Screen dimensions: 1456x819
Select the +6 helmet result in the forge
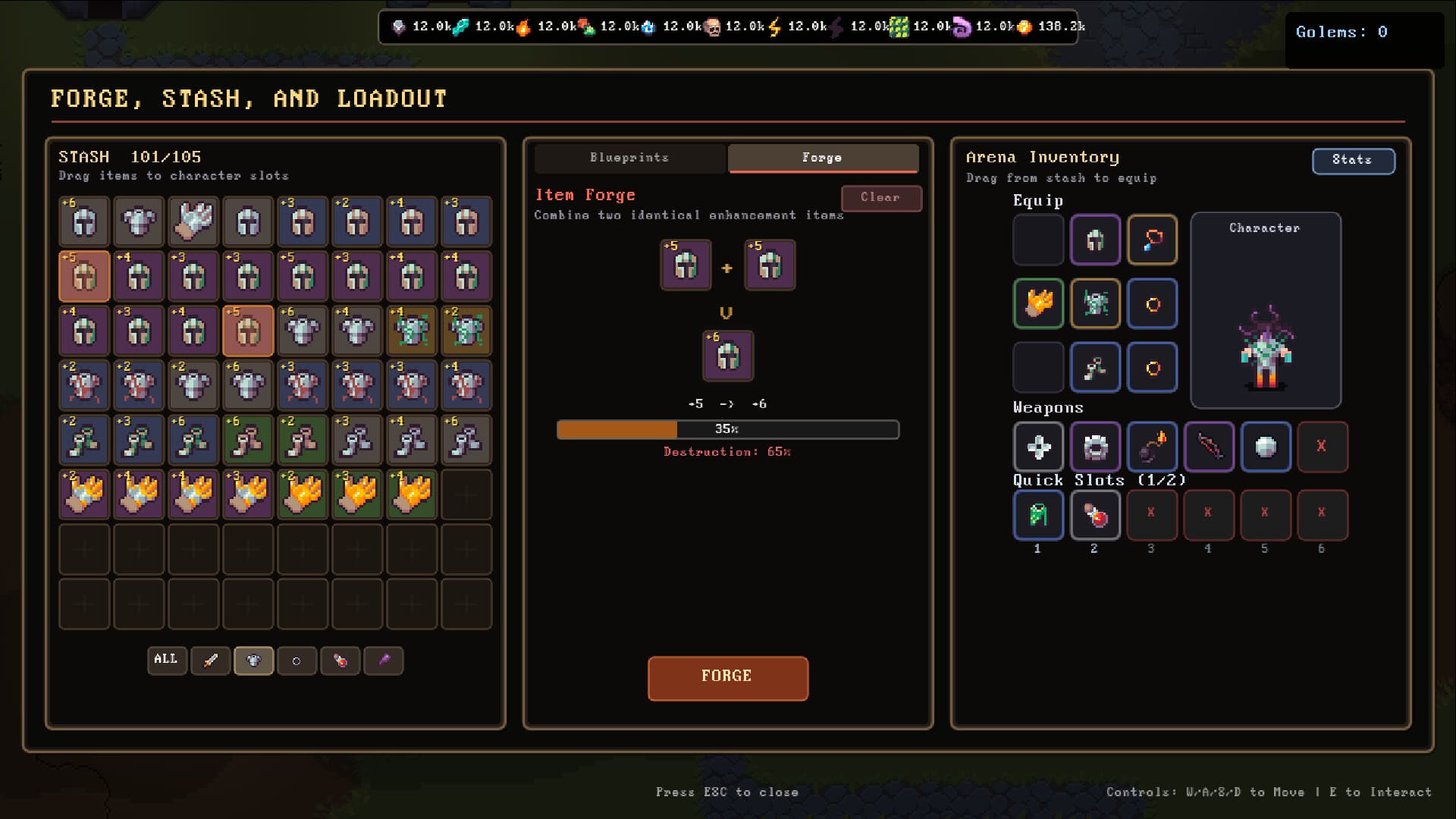[x=727, y=356]
